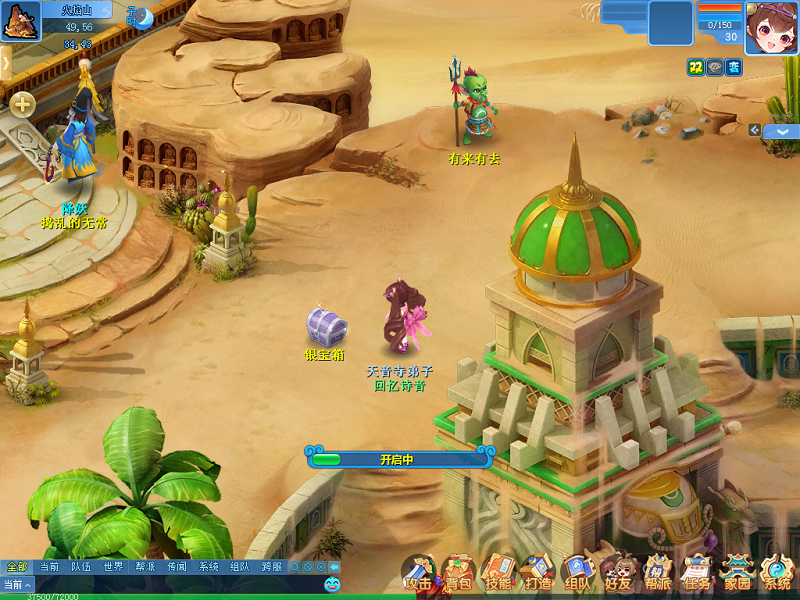Click the green 双 buff icon
The width and height of the screenshot is (800, 600).
click(695, 67)
